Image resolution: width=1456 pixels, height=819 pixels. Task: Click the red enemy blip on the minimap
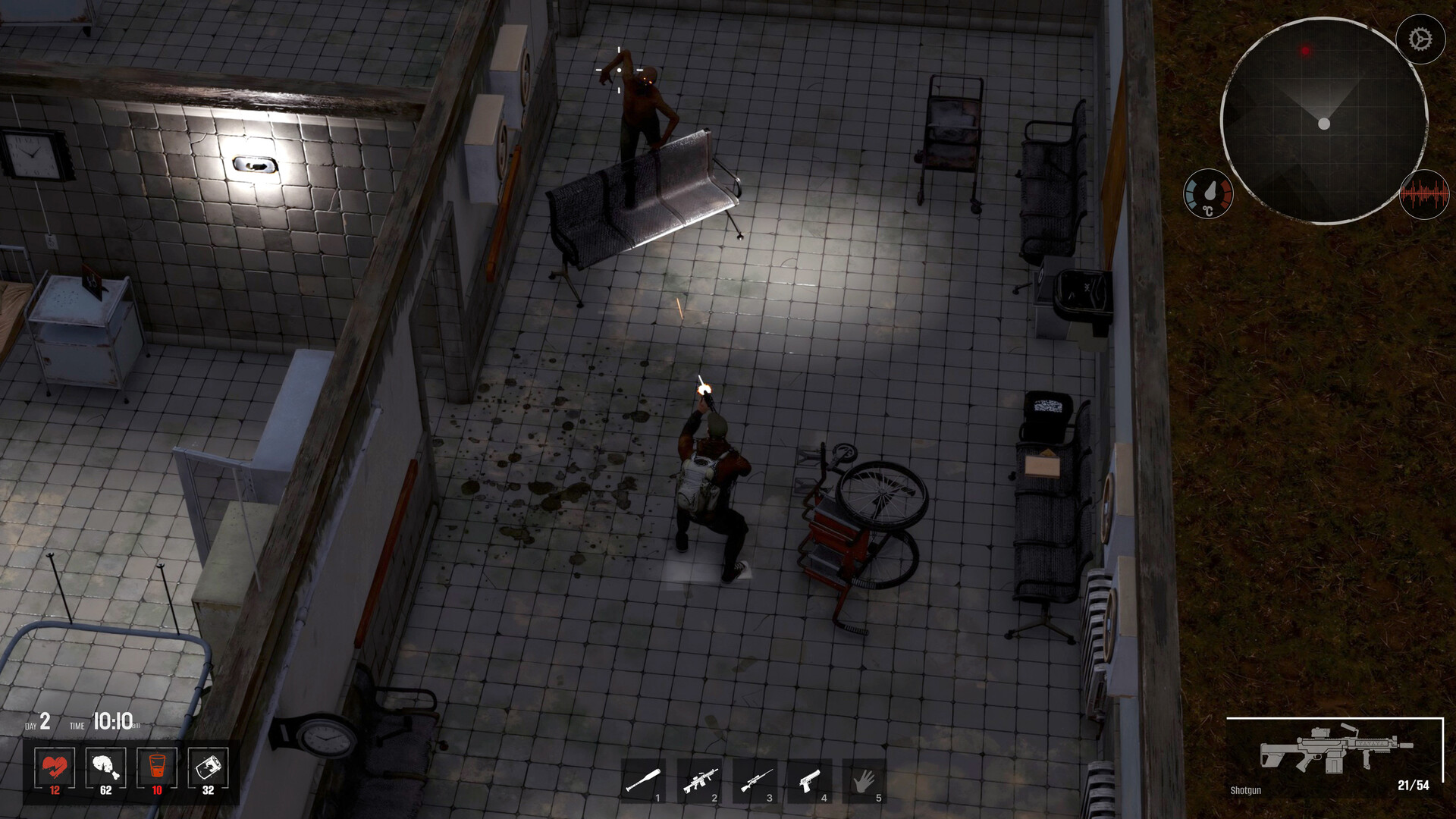1306,52
